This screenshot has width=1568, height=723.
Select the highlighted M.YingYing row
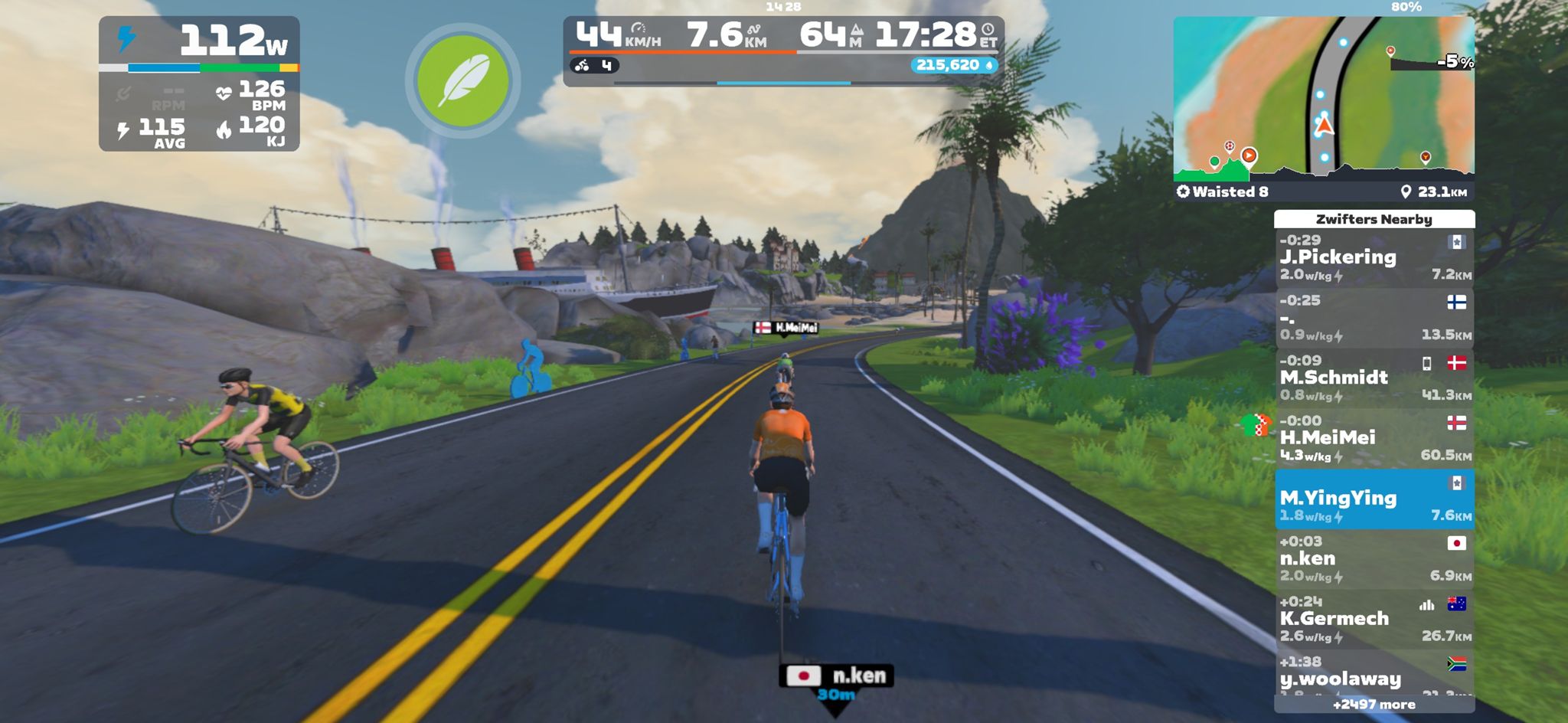point(1374,499)
